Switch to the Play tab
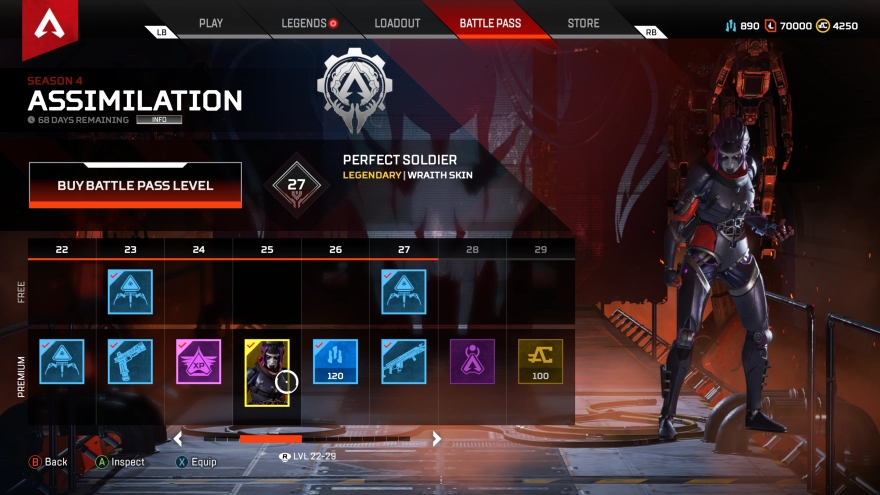 tap(211, 23)
